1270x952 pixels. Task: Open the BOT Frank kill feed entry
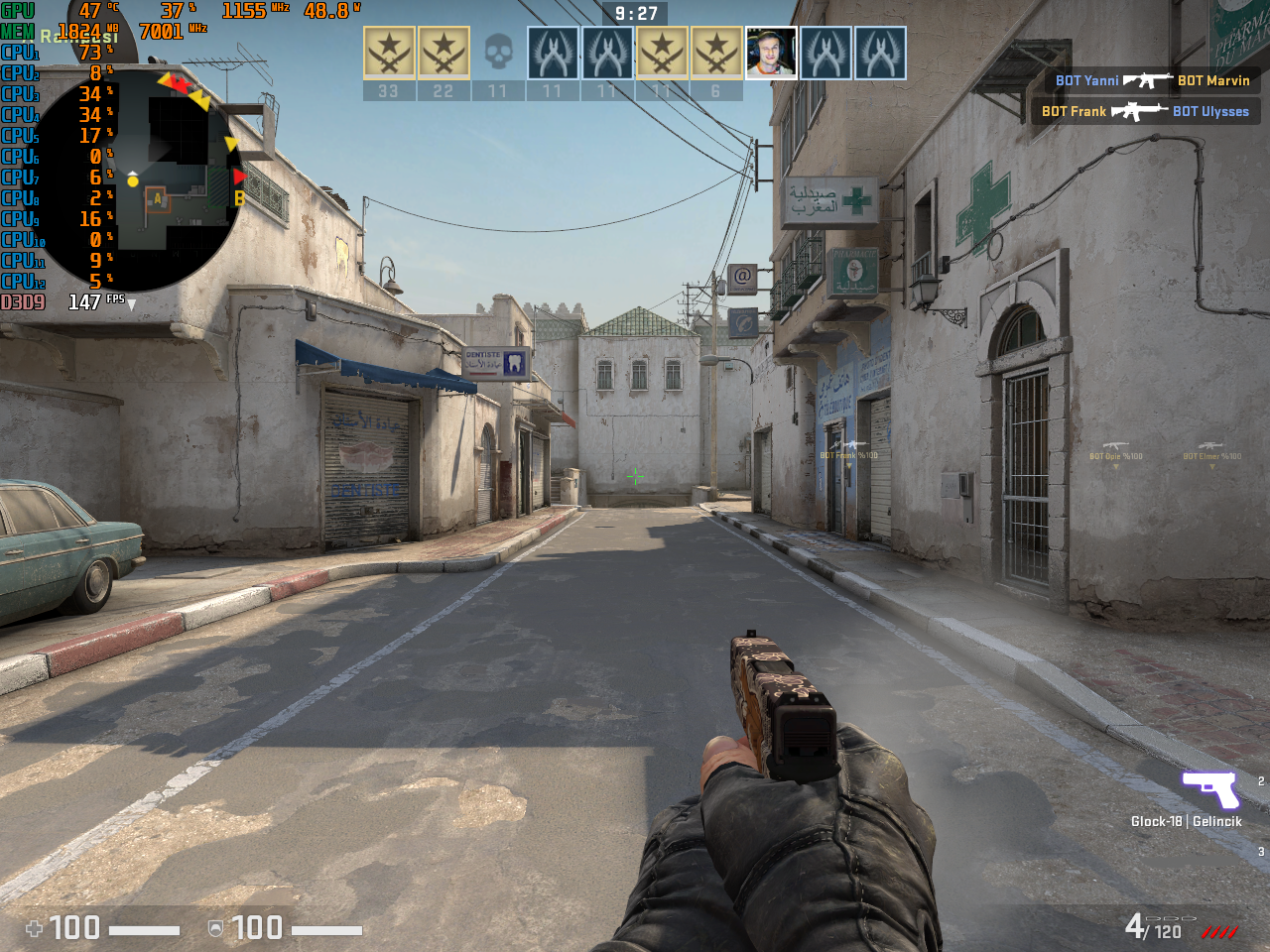[x=1145, y=111]
